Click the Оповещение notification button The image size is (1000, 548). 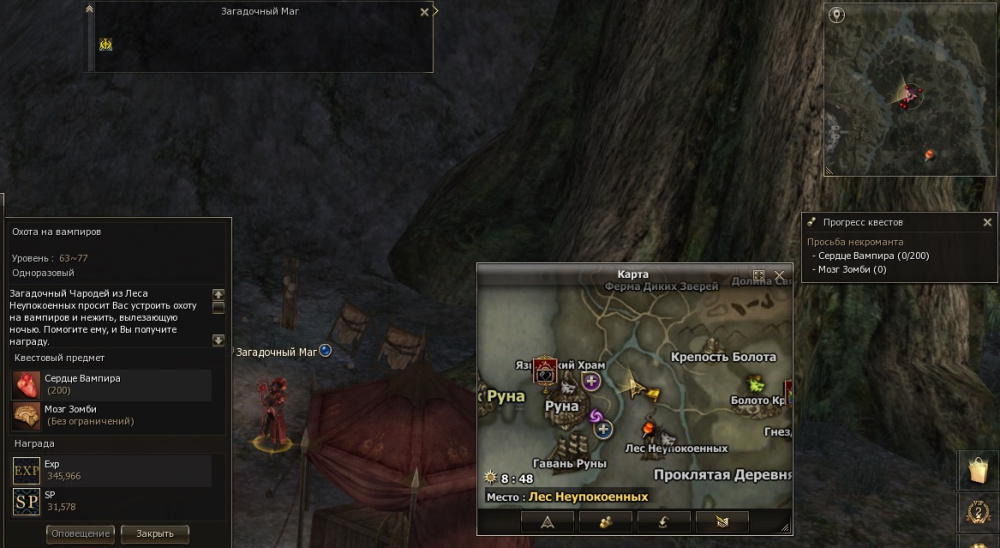(x=80, y=534)
